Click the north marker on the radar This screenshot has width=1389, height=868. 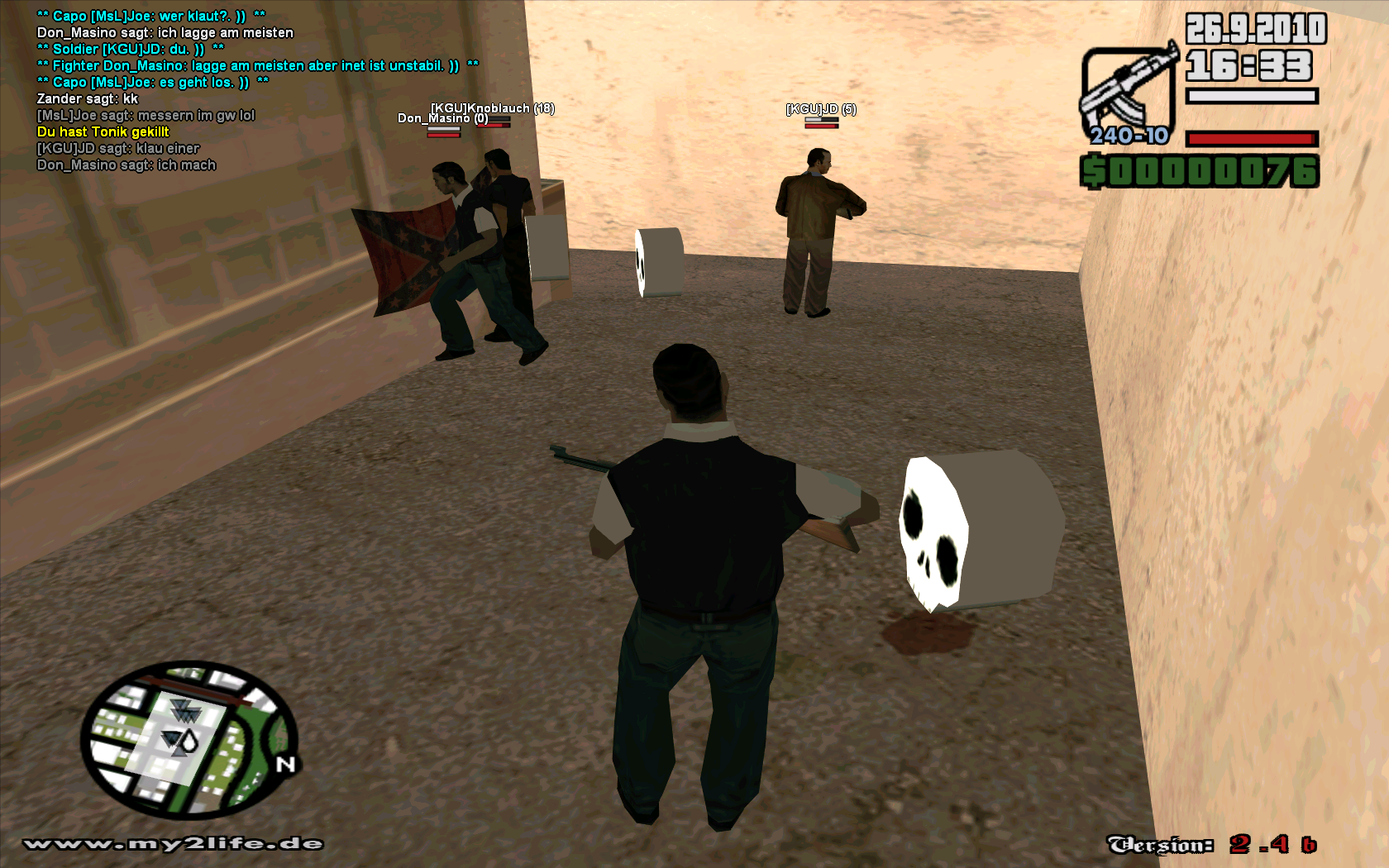click(286, 765)
